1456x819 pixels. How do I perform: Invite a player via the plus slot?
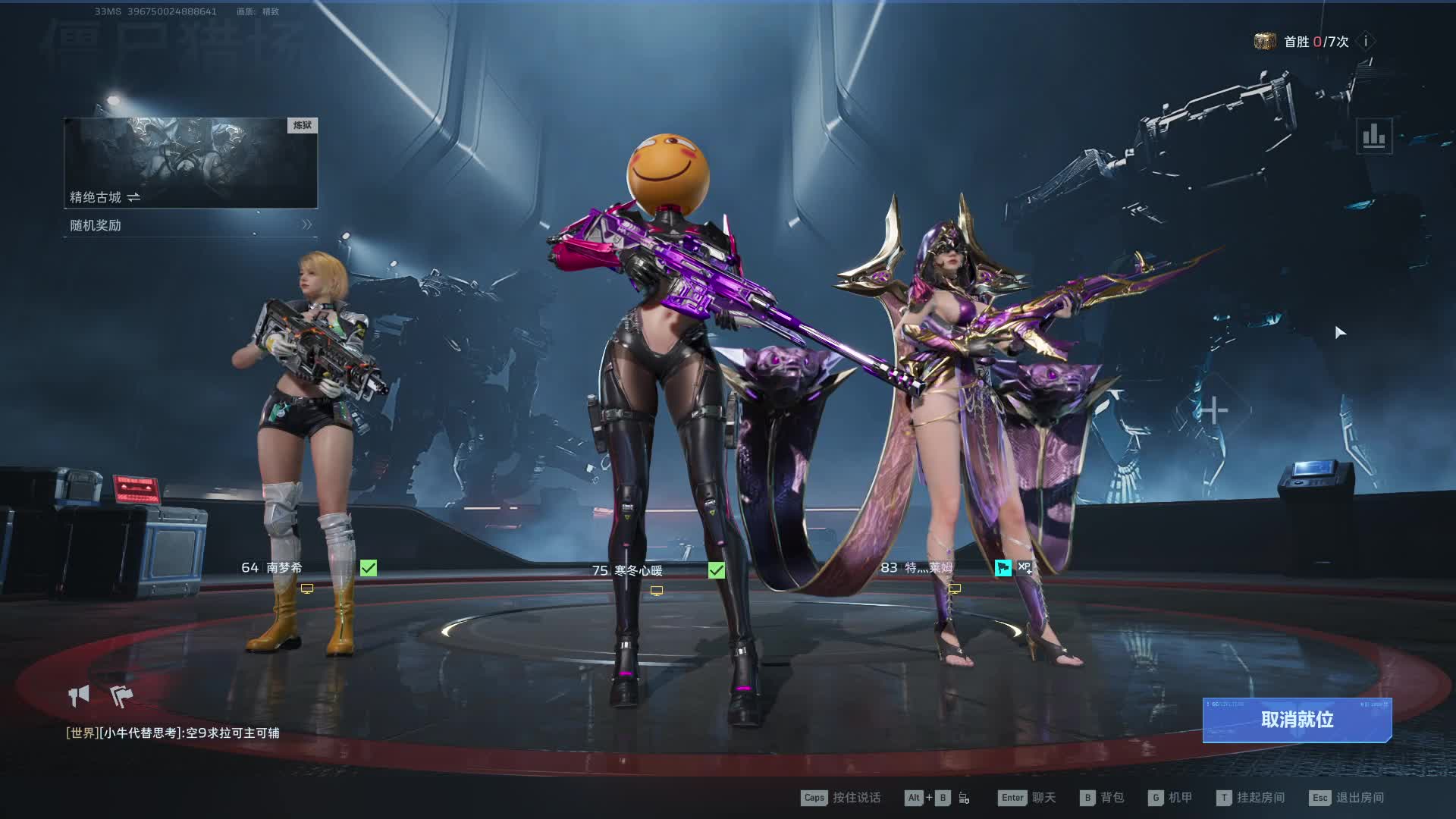[x=1213, y=410]
